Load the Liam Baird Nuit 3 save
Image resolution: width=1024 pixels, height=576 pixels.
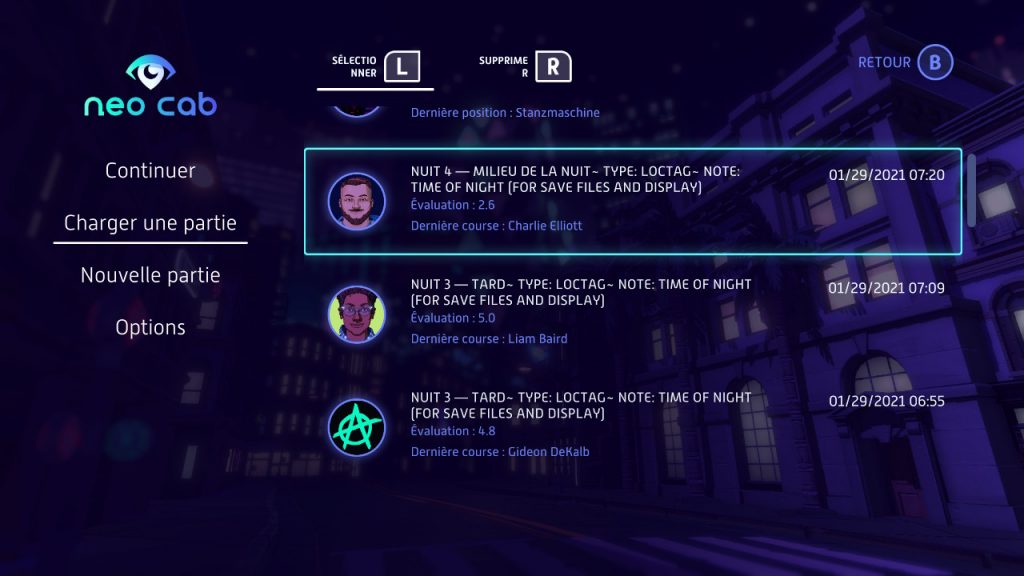click(632, 312)
